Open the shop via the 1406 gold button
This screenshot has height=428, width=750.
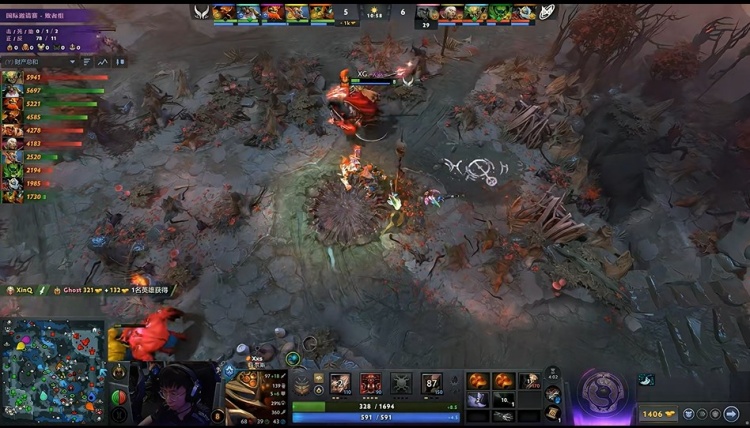click(x=656, y=413)
